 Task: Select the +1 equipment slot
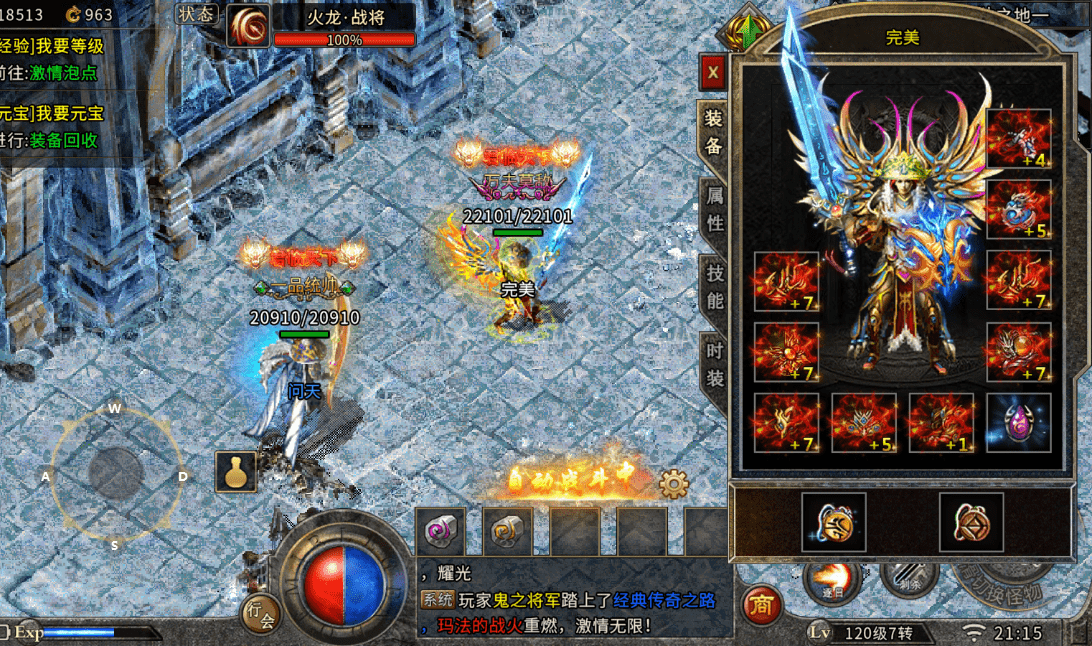940,422
